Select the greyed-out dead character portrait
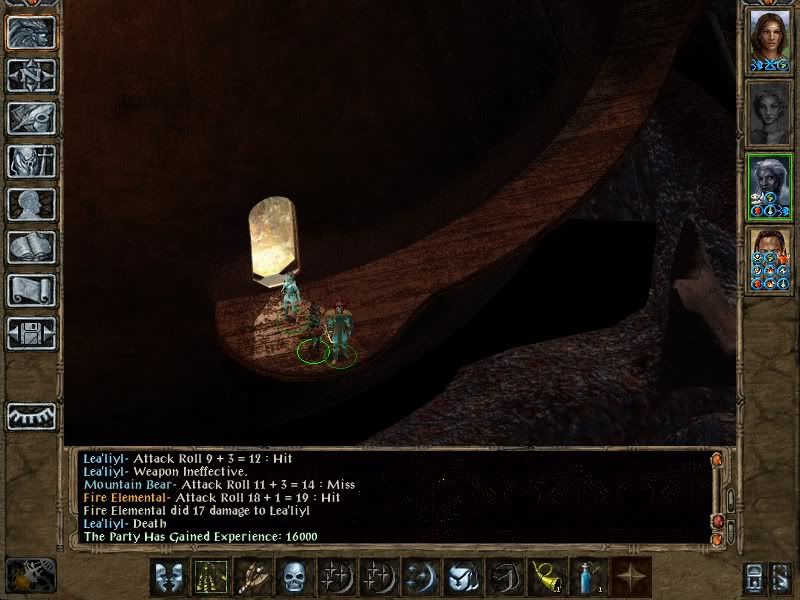Image resolution: width=800 pixels, height=600 pixels. (769, 113)
